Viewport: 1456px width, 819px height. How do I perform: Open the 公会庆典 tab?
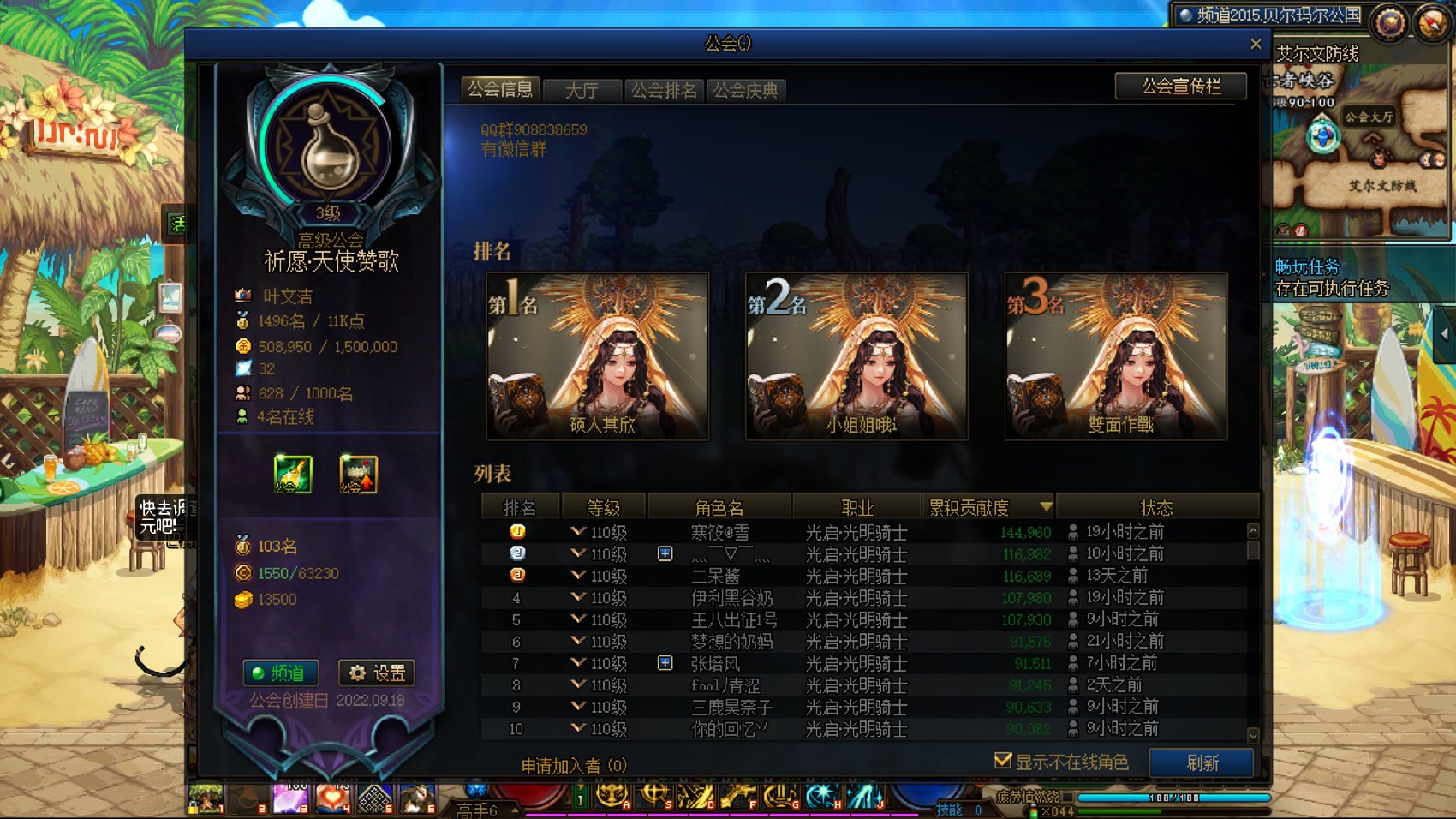coord(744,89)
